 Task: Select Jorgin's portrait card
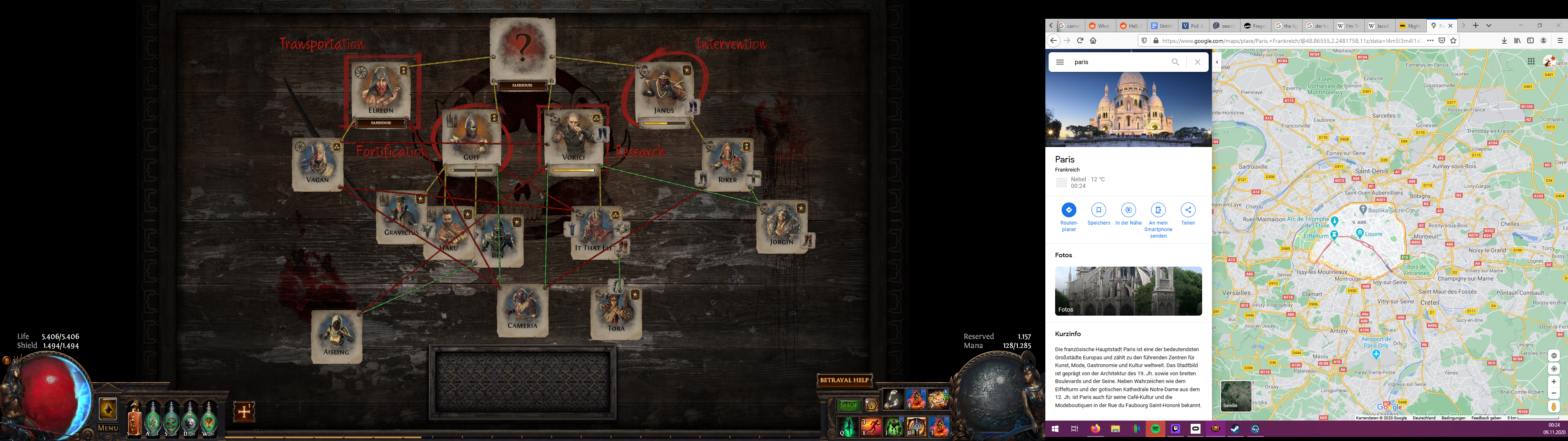(x=782, y=225)
